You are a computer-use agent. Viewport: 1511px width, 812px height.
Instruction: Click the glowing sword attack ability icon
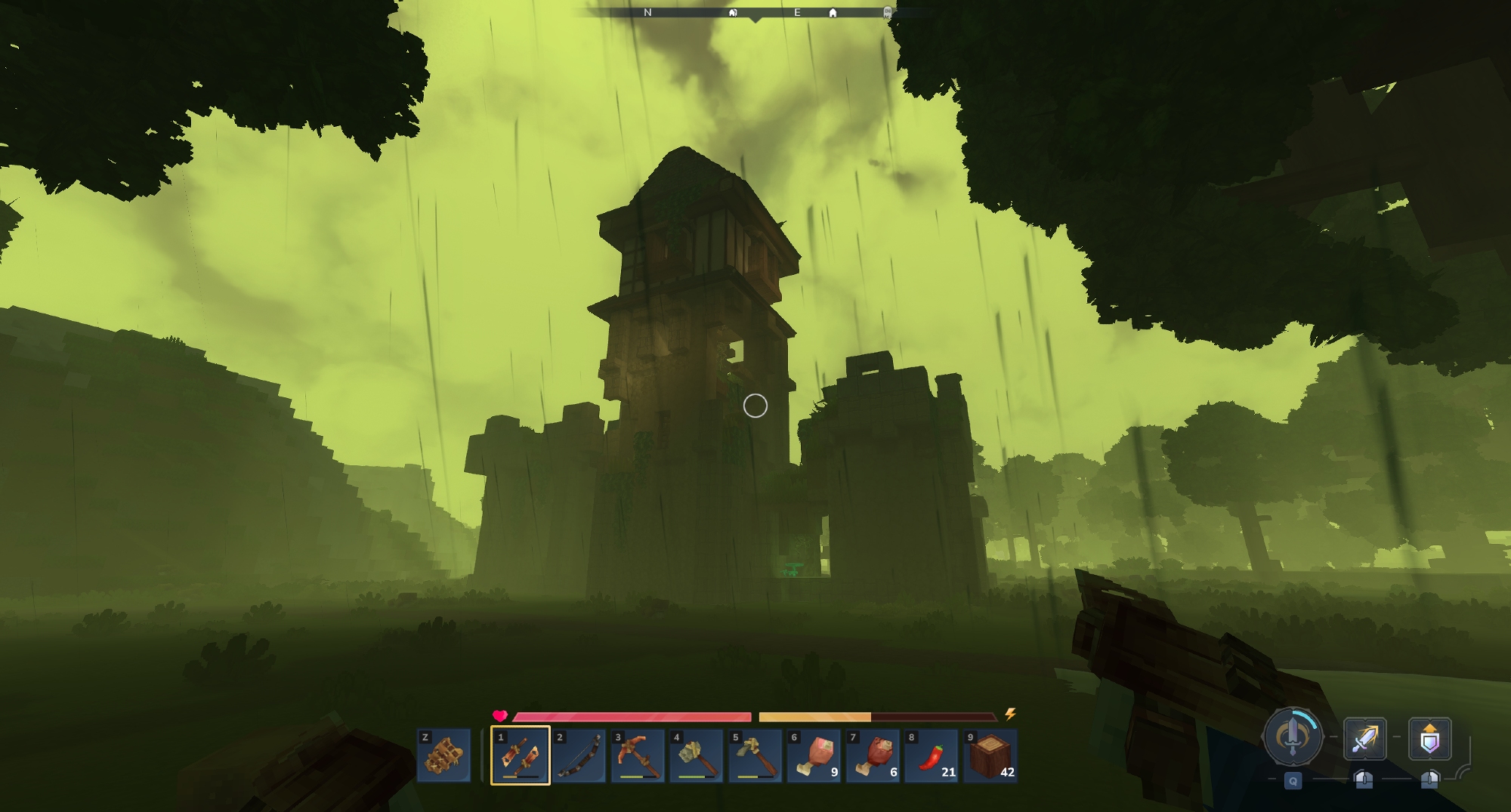coord(1364,738)
